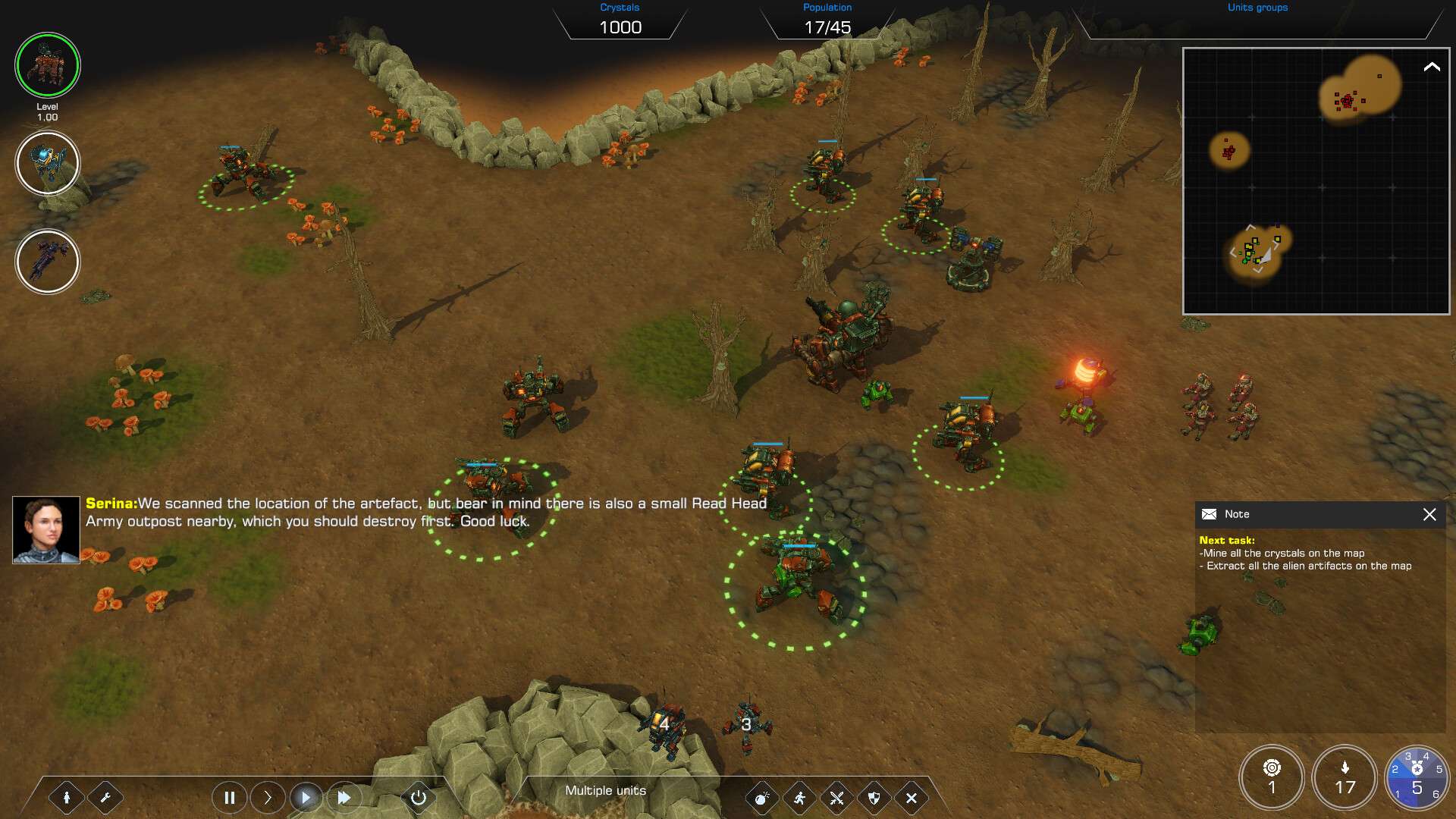Close the Note task panel
The width and height of the screenshot is (1456, 819).
coord(1430,515)
